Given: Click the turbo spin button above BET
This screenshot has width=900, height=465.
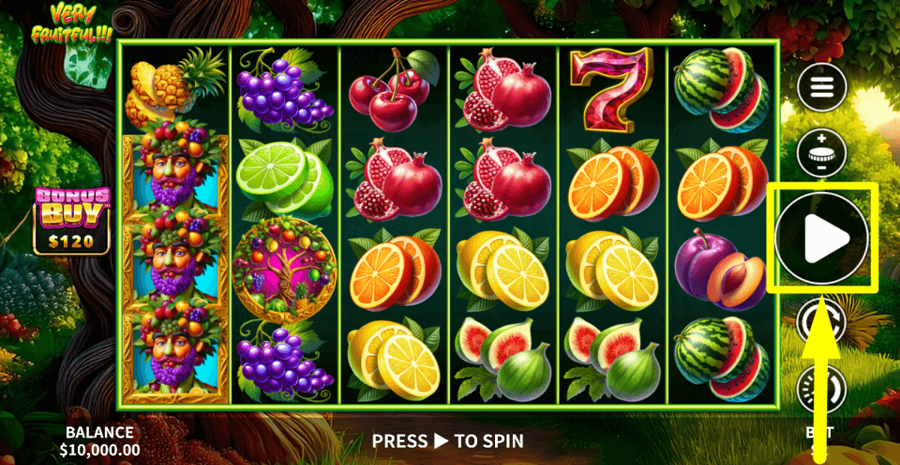Looking at the screenshot, I should (821, 389).
